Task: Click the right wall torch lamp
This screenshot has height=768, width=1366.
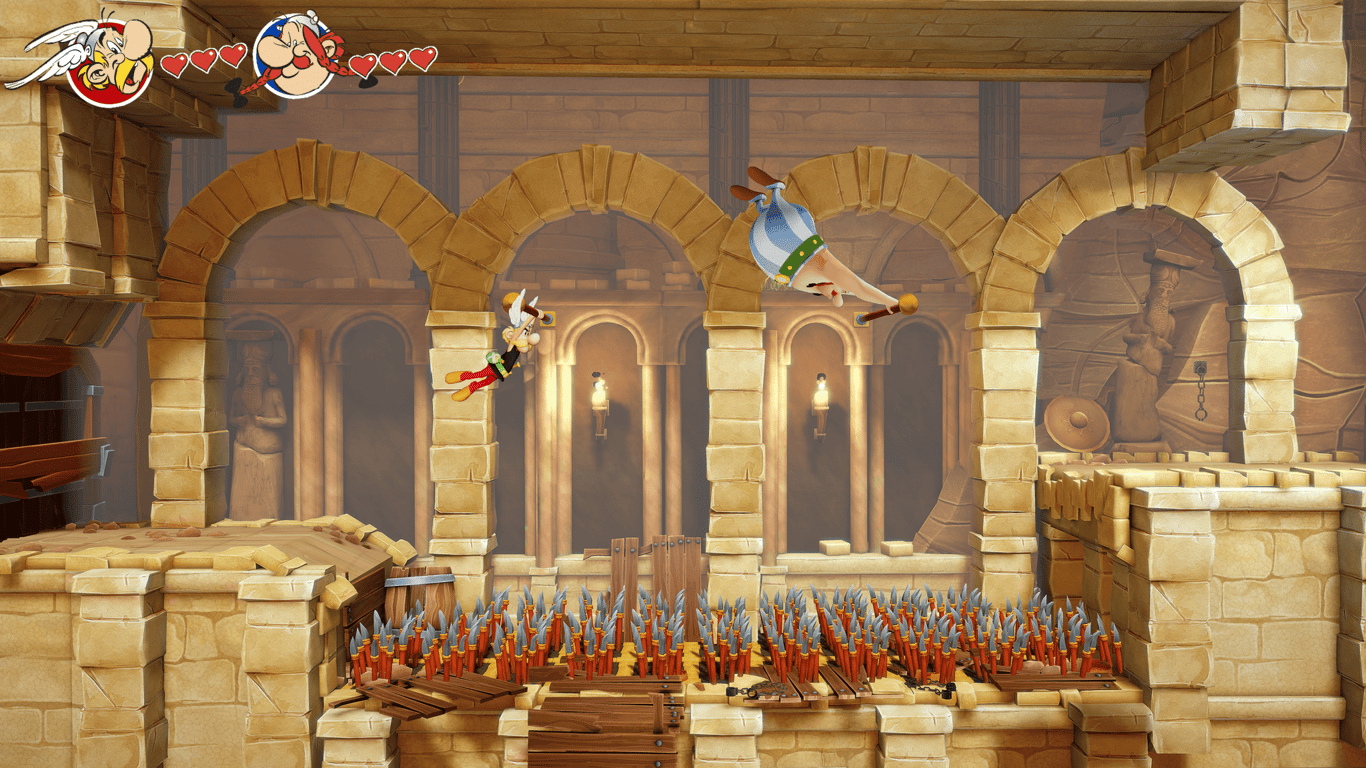Action: click(x=822, y=400)
